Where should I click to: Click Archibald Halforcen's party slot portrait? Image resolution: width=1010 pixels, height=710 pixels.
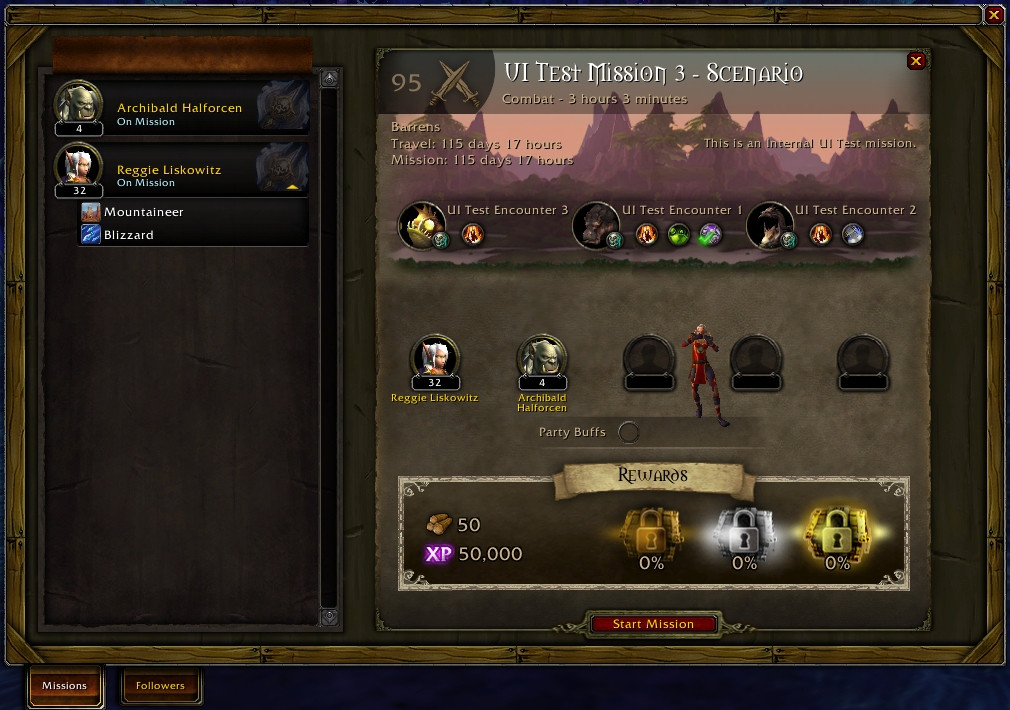click(542, 358)
